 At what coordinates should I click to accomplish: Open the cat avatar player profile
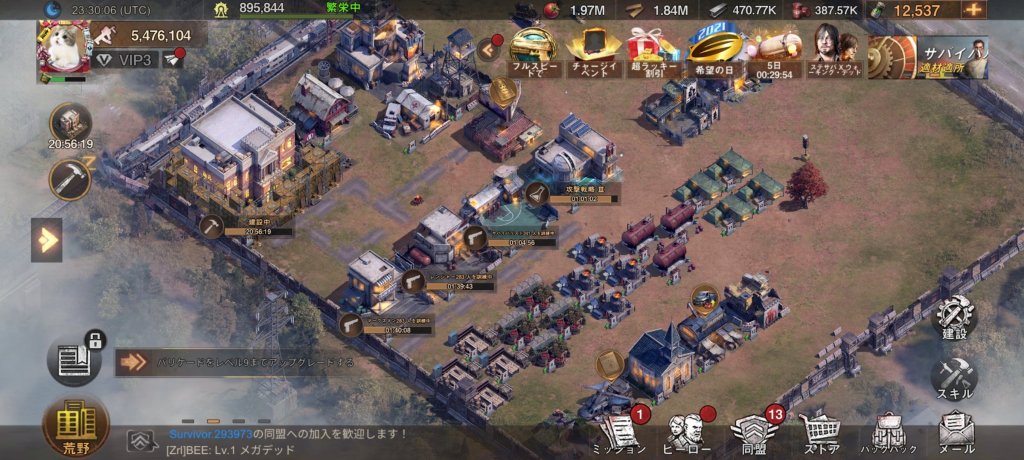62,47
